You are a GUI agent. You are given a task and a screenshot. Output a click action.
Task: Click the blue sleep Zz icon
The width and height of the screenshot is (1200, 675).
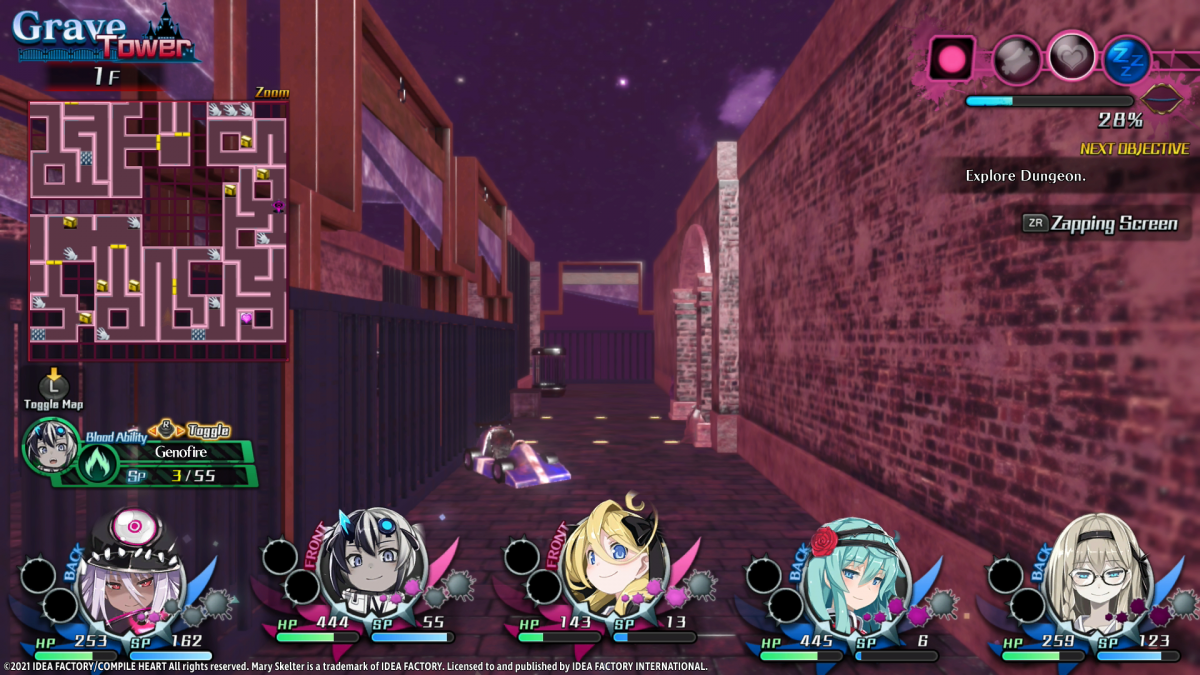coord(1127,60)
